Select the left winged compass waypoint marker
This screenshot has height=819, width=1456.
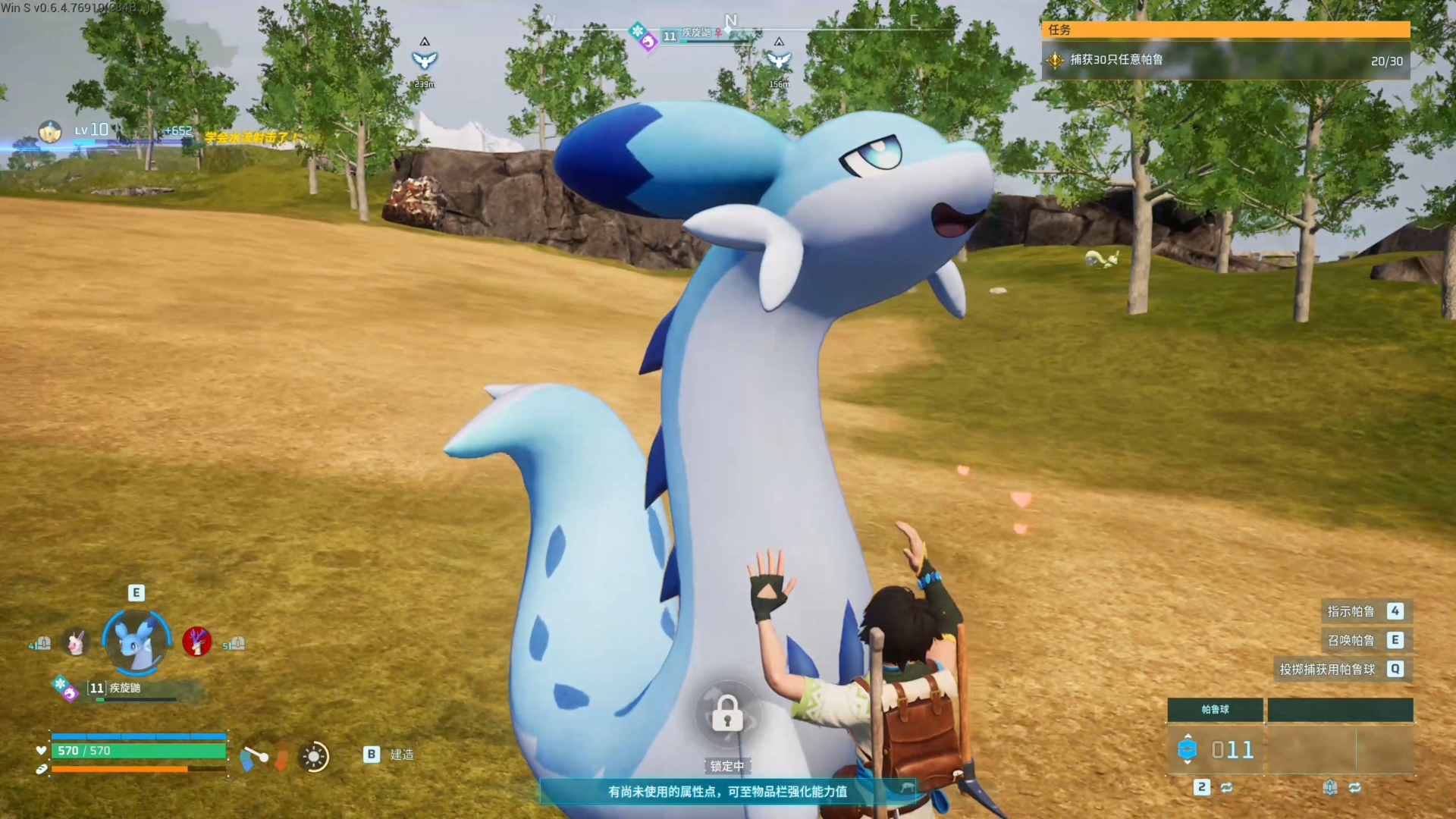pyautogui.click(x=425, y=60)
